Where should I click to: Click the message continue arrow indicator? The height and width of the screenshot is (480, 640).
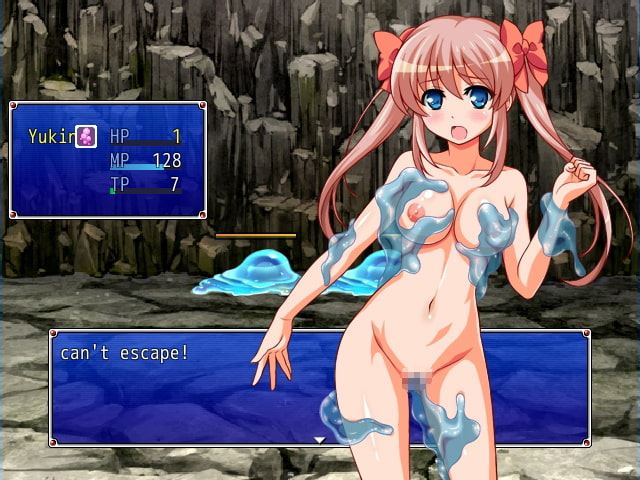[320, 439]
